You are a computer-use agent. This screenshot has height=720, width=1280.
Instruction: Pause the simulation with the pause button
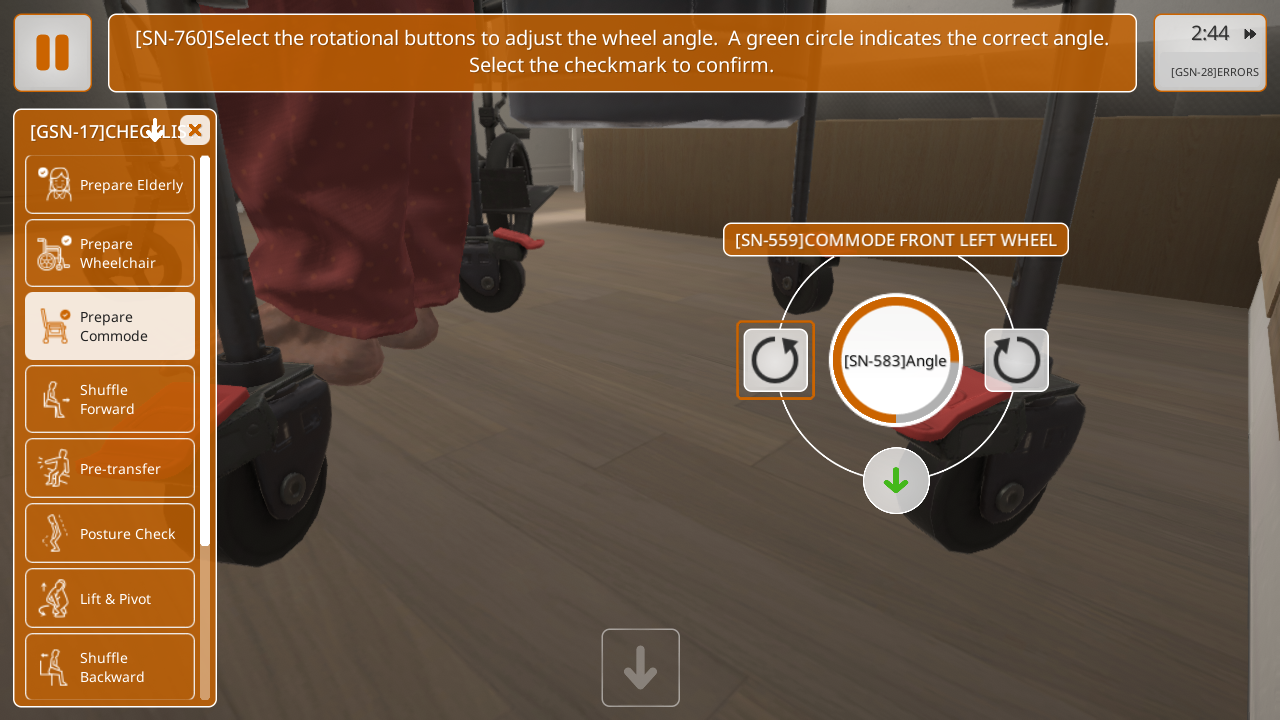[52, 53]
